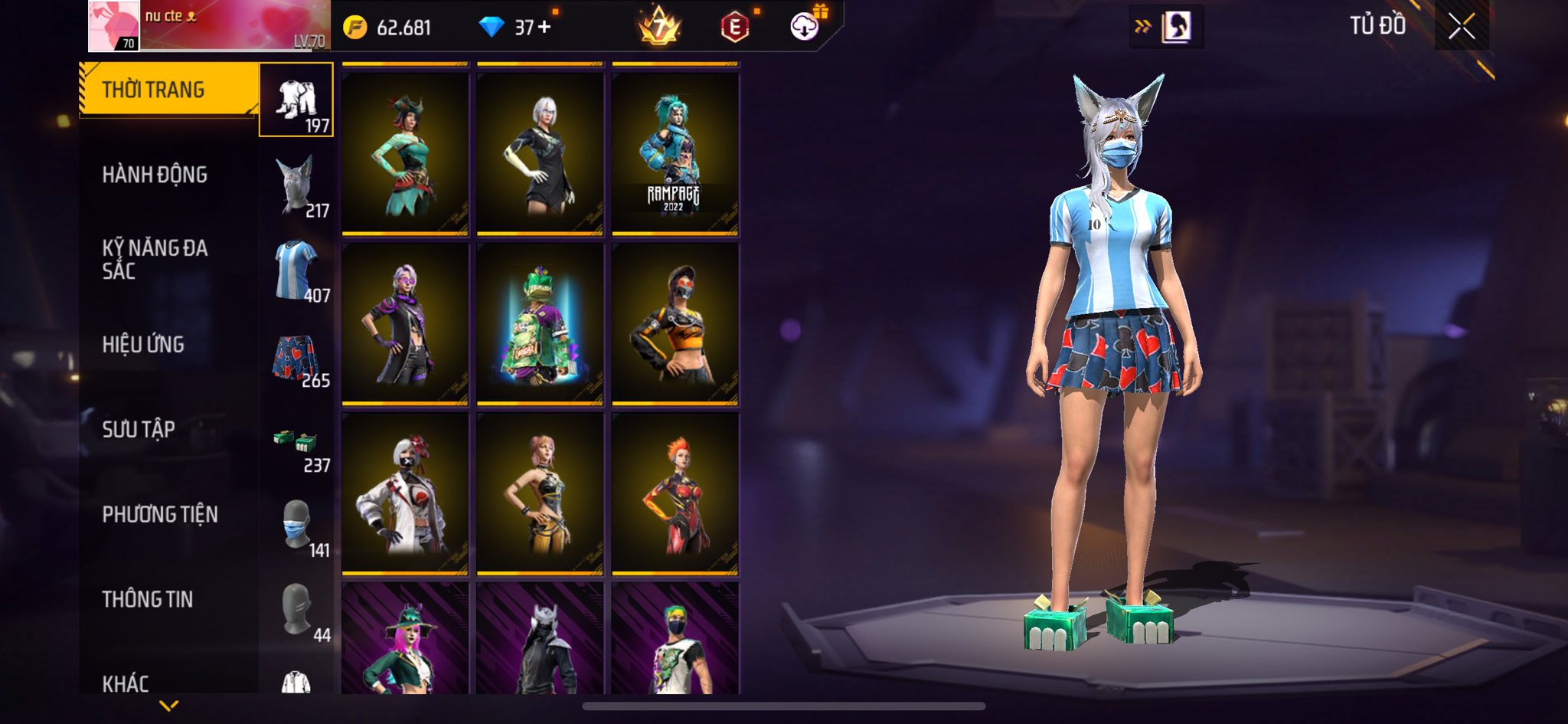Image resolution: width=1568 pixels, height=724 pixels.
Task: Pick the green dinosaur costume bundle
Action: point(540,324)
